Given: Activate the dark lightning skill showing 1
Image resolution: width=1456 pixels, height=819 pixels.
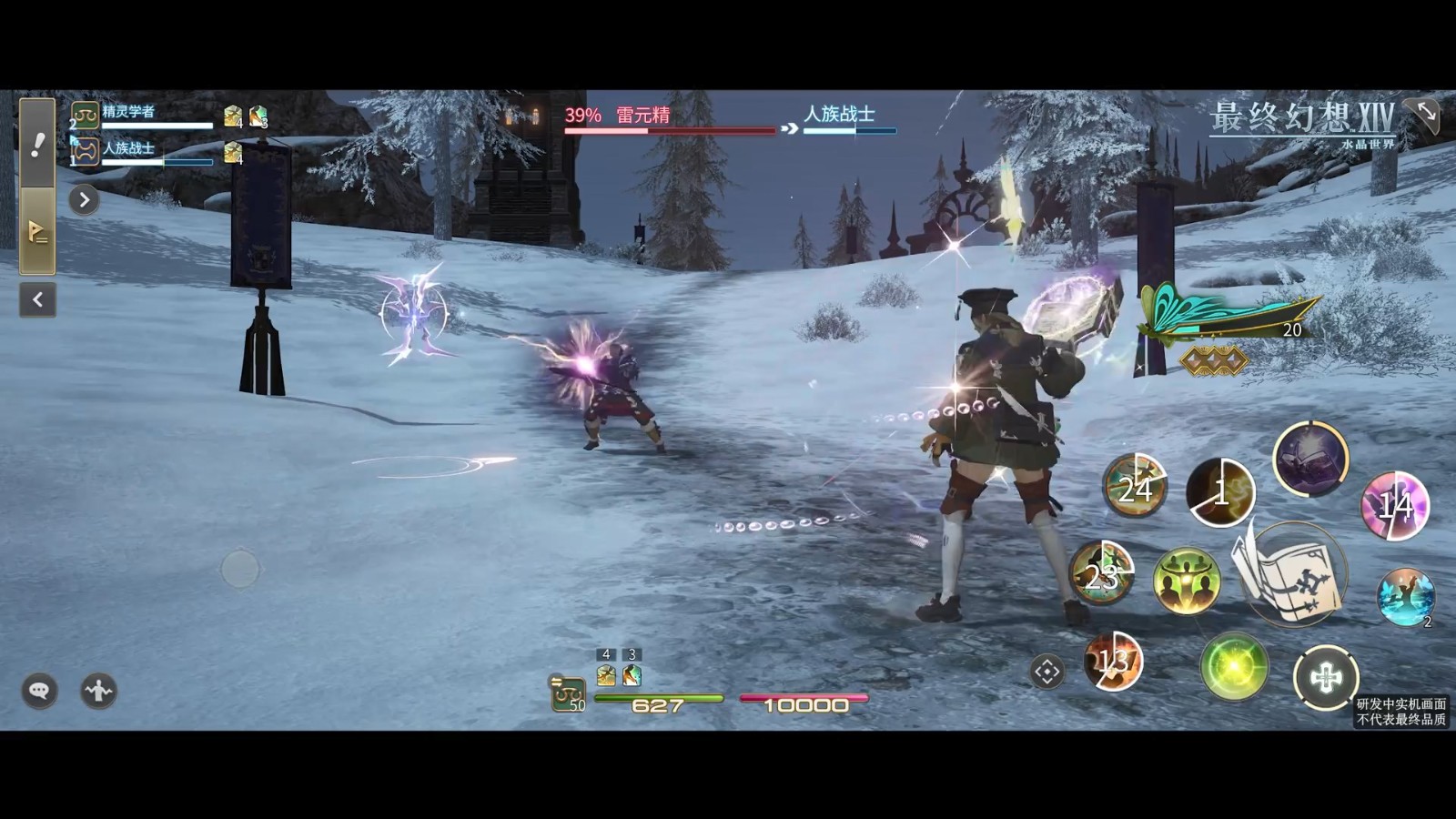Looking at the screenshot, I should 1220,492.
